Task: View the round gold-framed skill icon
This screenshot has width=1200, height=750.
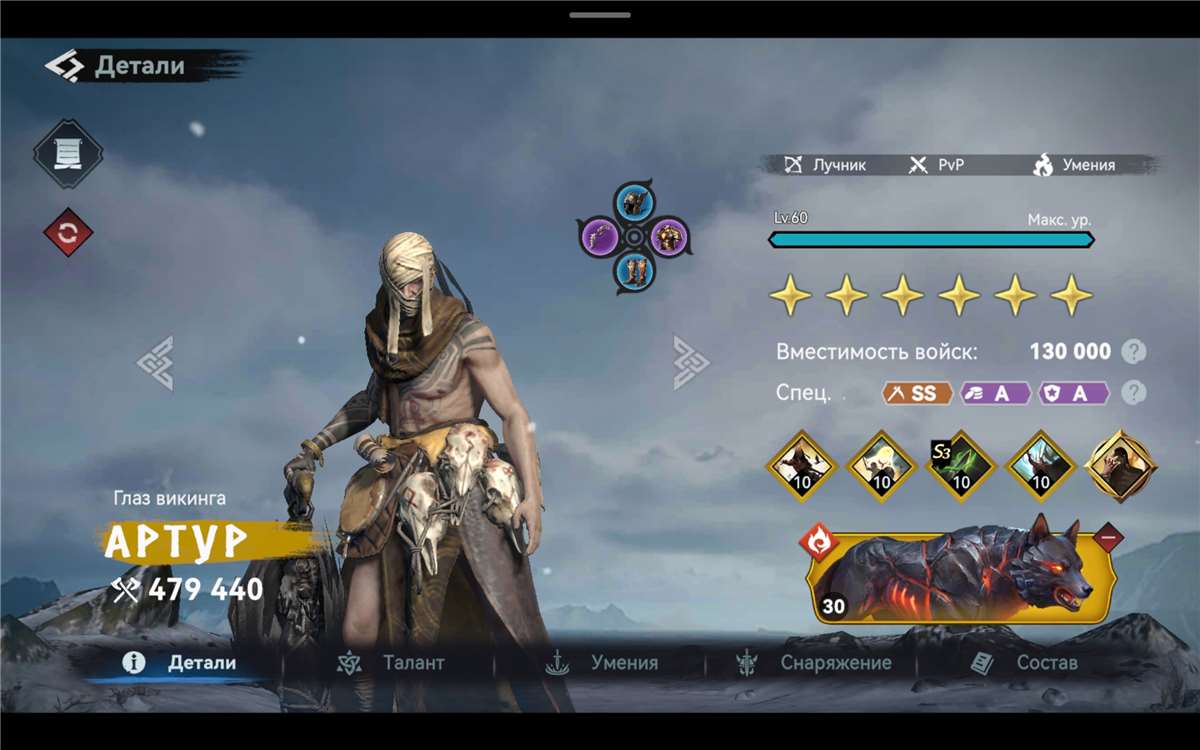Action: [1121, 465]
